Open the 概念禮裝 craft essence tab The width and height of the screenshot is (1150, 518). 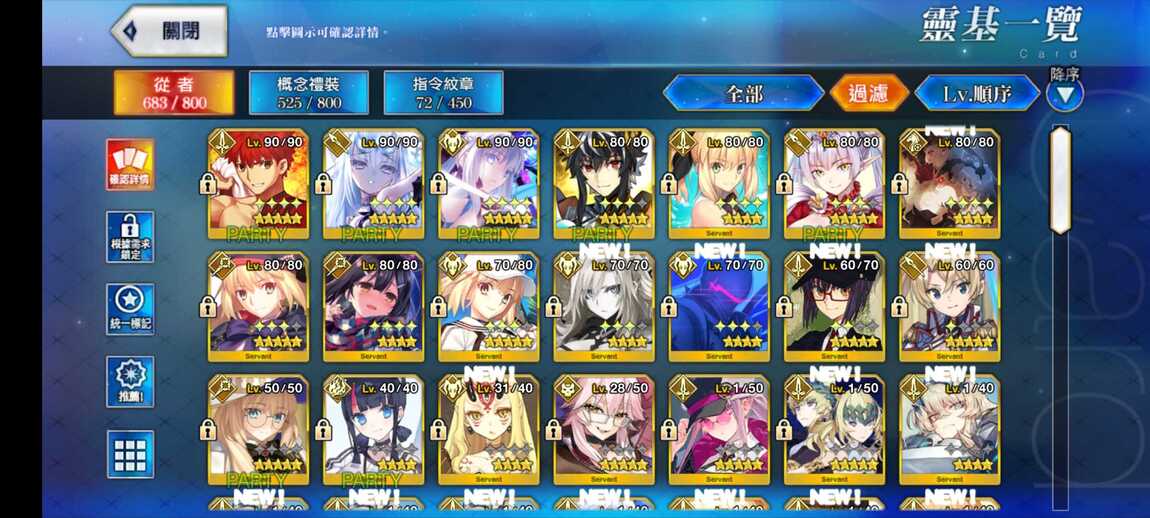click(x=308, y=92)
